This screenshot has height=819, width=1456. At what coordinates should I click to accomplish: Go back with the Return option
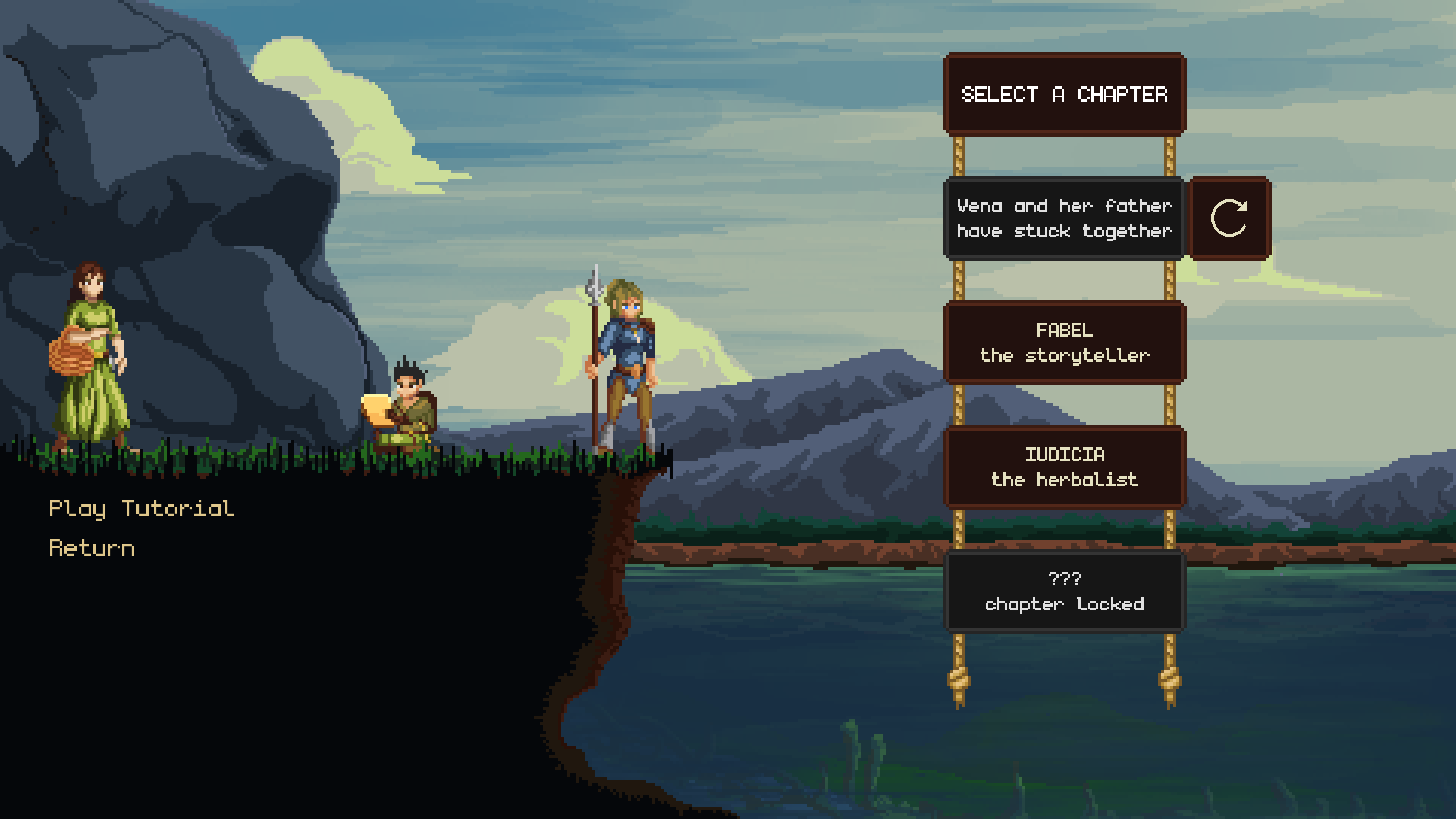92,548
